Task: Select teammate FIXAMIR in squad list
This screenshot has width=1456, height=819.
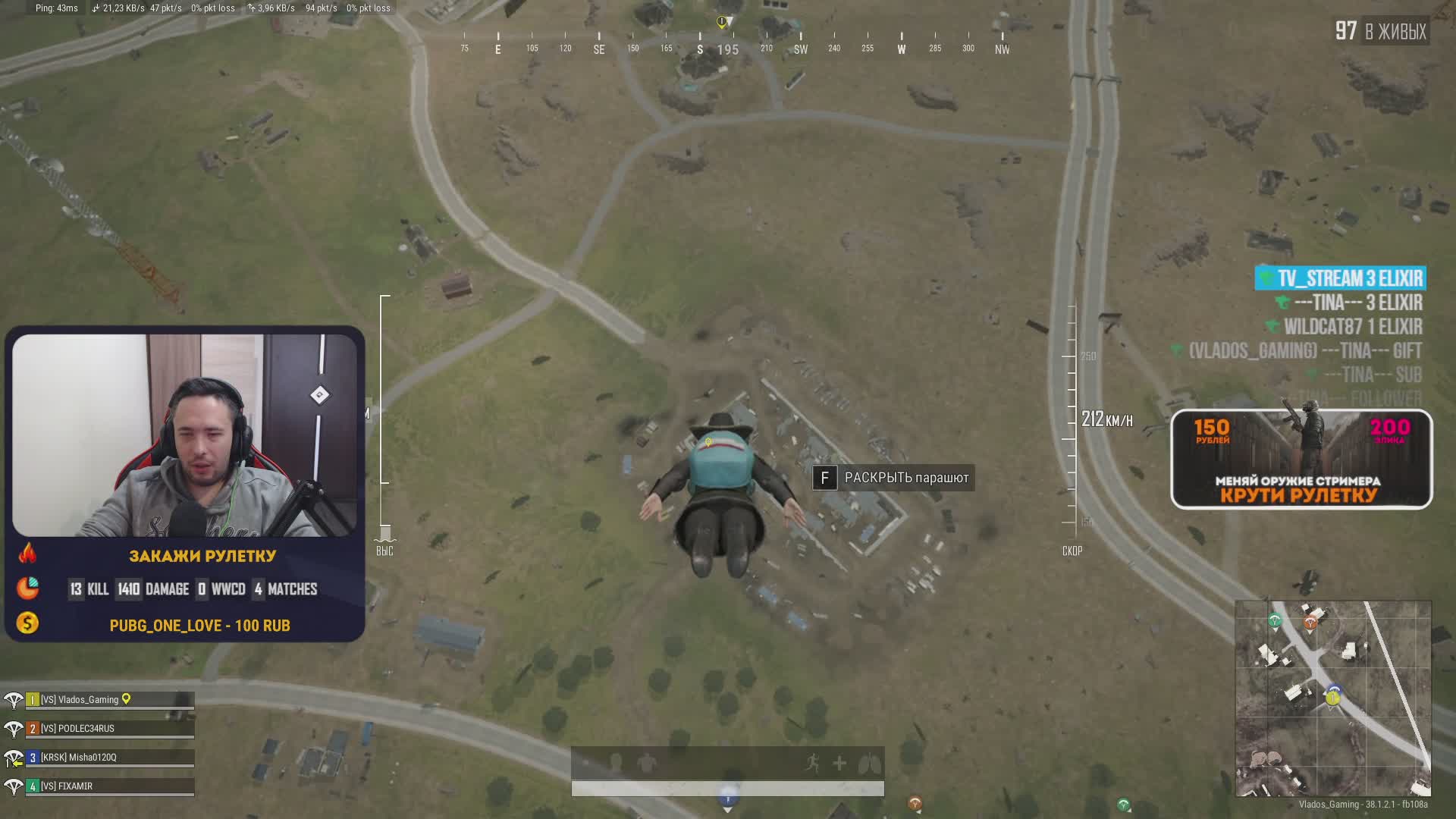Action: [67, 786]
